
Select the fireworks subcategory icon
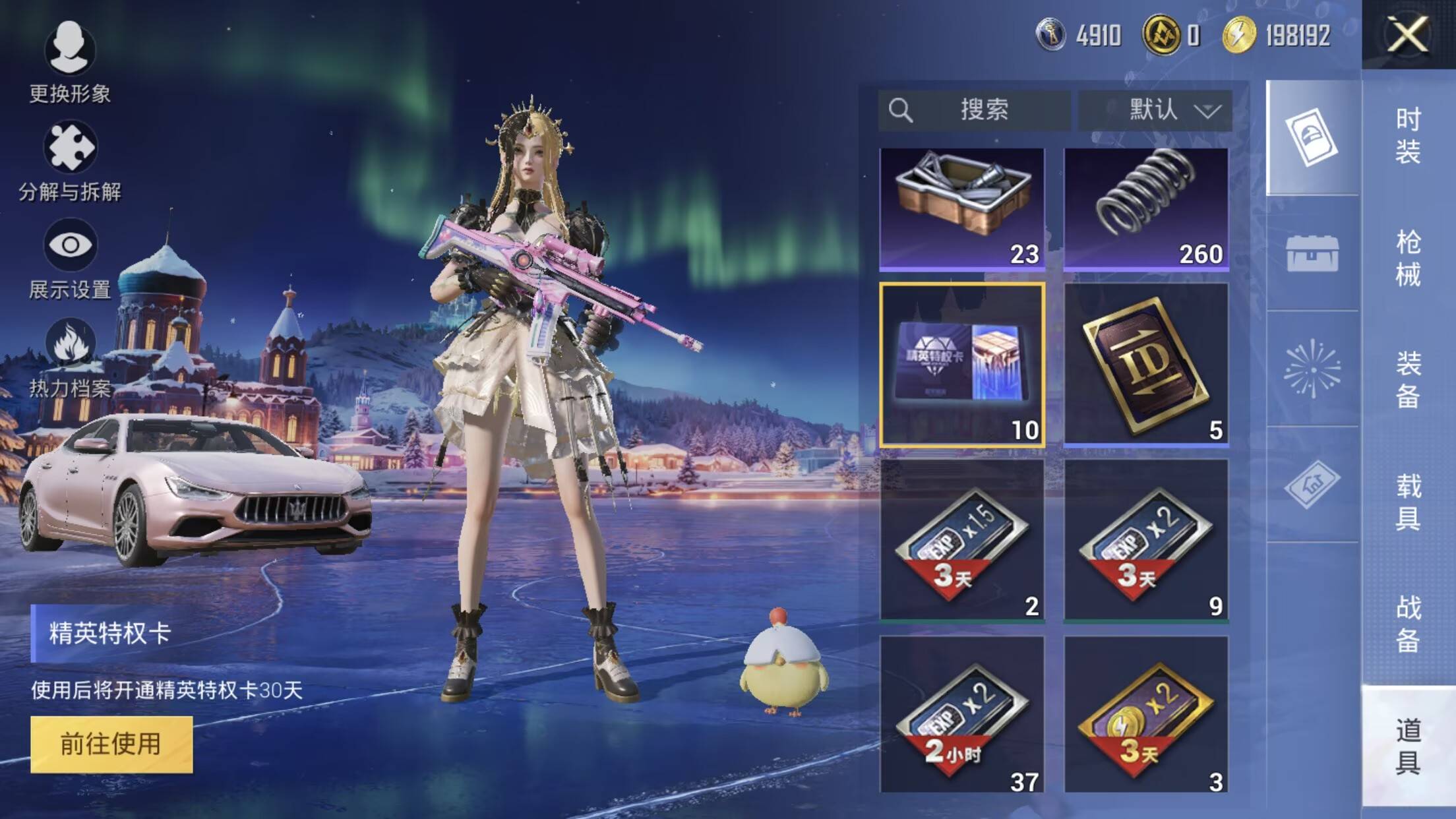1312,369
